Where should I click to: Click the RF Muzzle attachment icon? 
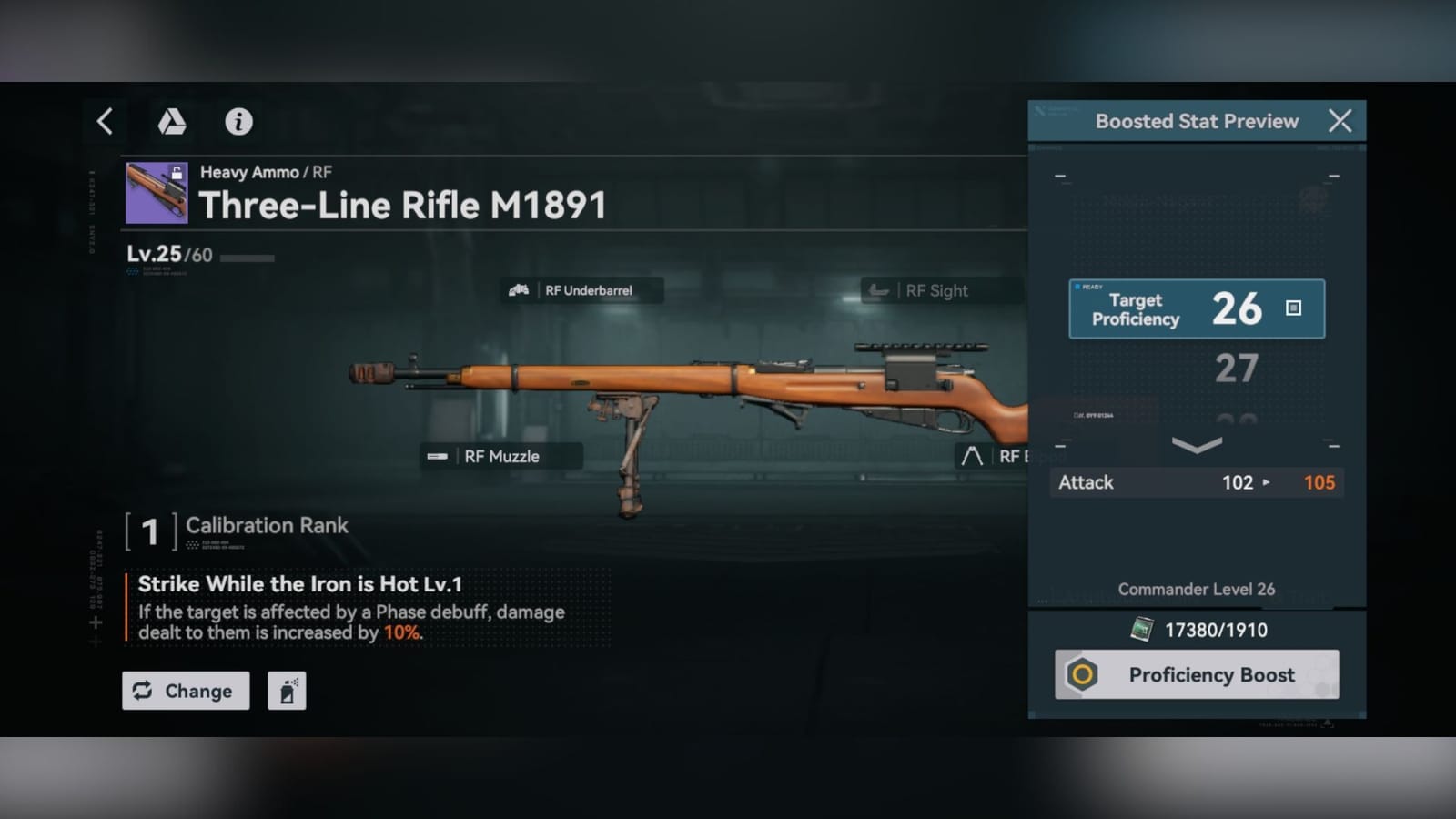point(438,455)
